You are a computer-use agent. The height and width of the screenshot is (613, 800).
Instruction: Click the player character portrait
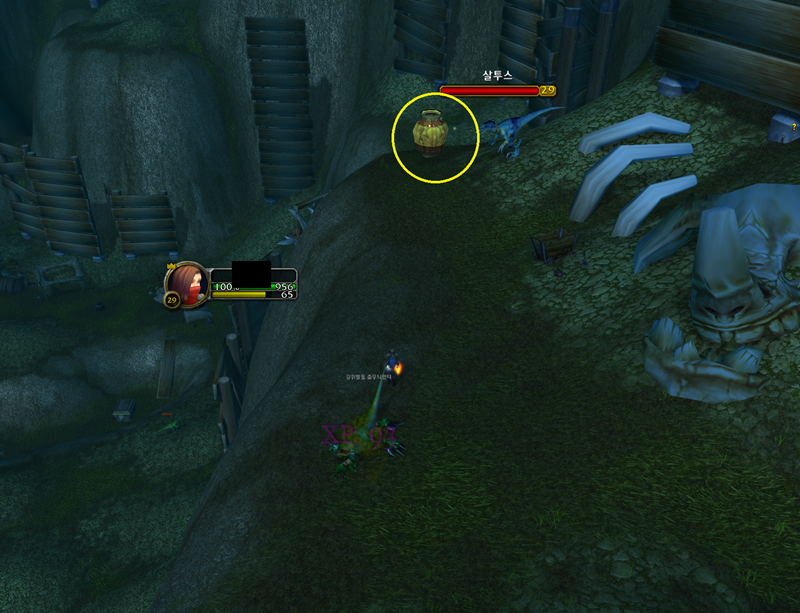tap(187, 282)
